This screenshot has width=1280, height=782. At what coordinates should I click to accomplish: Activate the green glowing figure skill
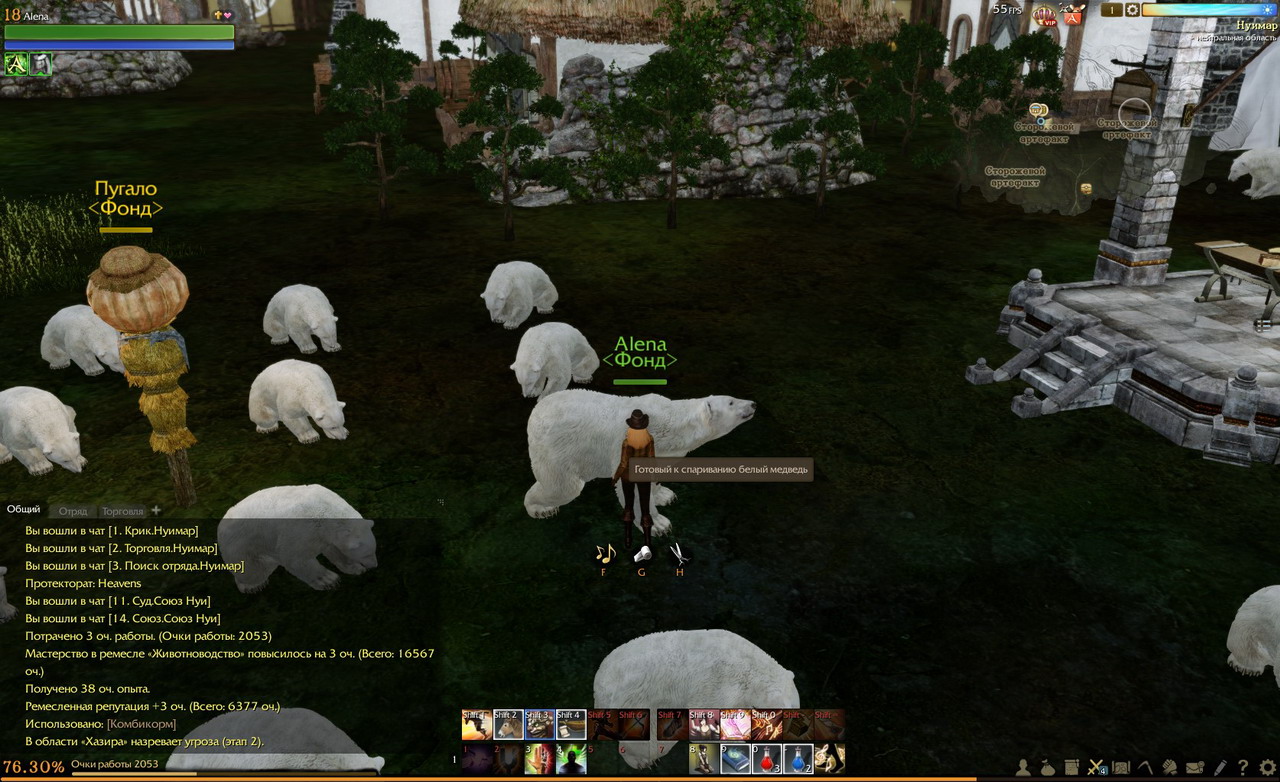coord(570,759)
